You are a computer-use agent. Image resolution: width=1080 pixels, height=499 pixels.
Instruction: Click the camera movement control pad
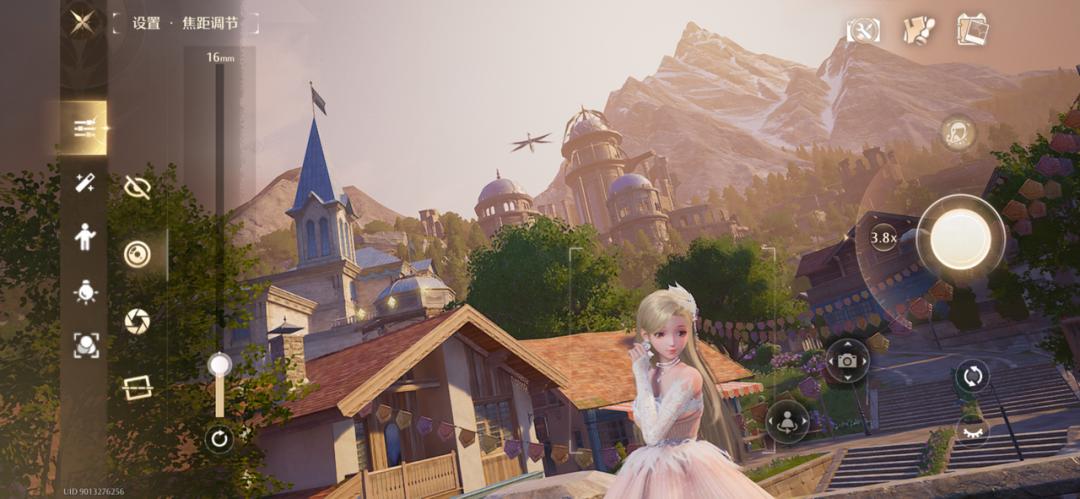847,360
